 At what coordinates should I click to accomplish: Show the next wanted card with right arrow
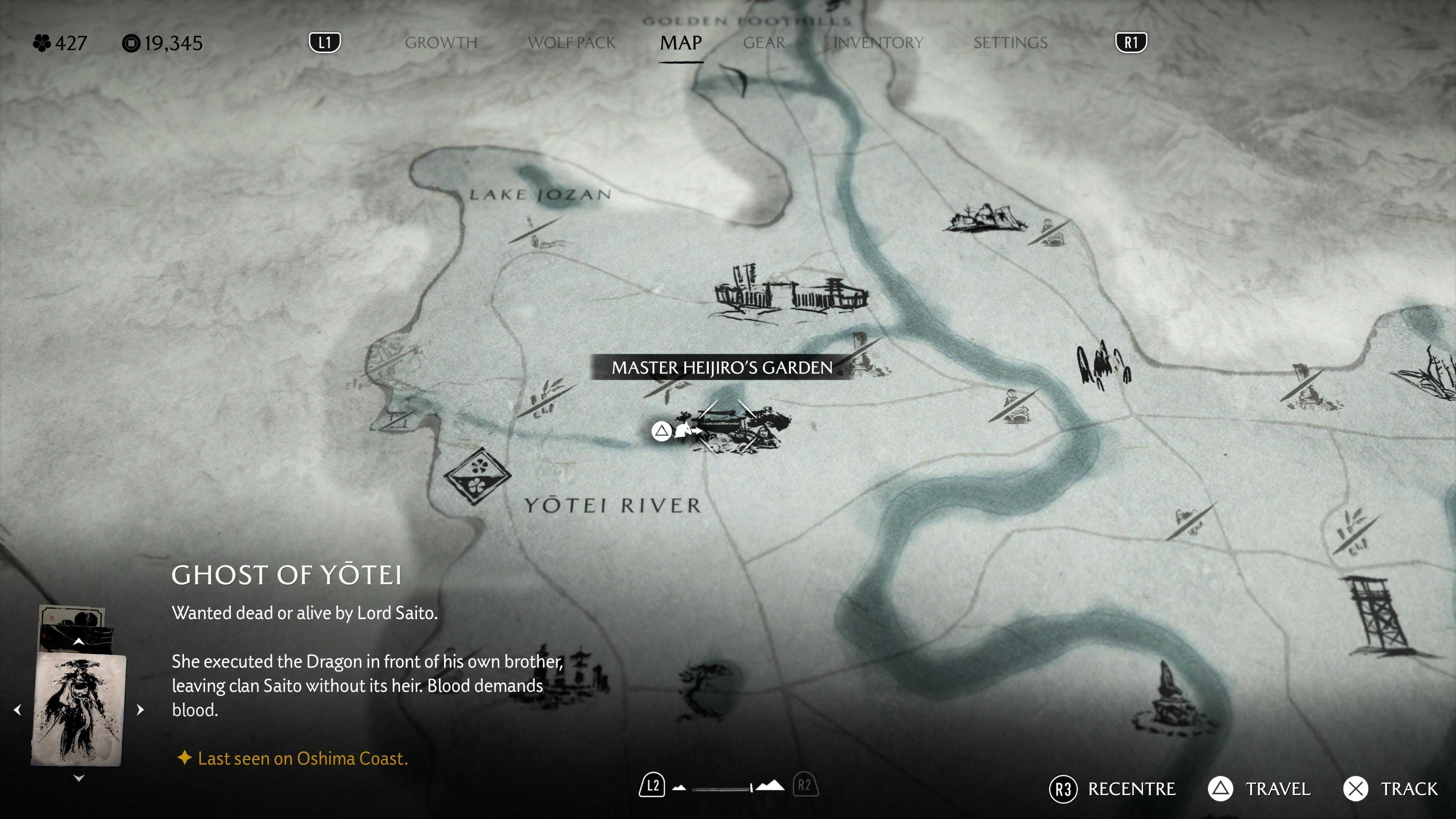[x=141, y=710]
